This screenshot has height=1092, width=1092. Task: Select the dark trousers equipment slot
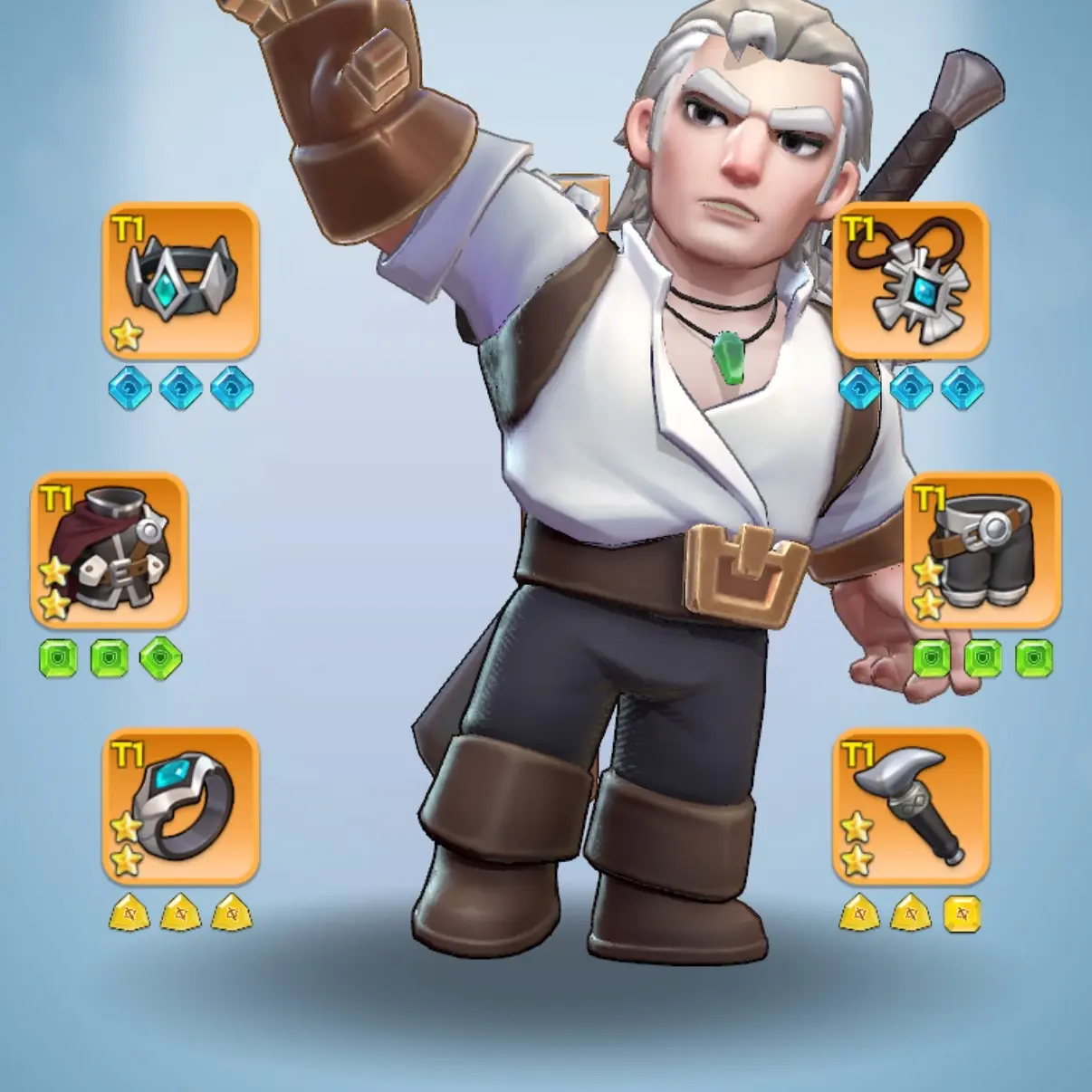[982, 550]
